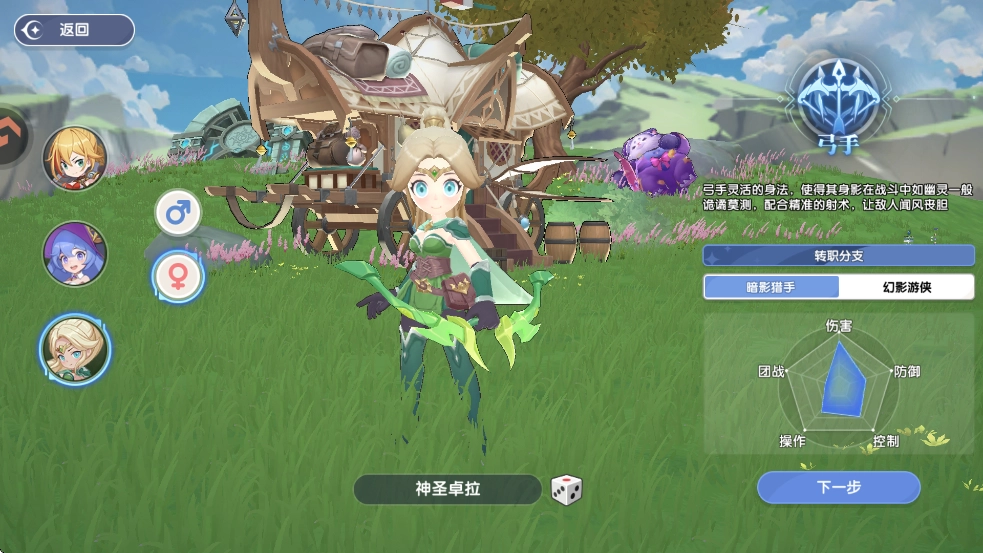Viewport: 983px width, 553px height.
Task: Proceed with the 下一步 button
Action: click(838, 487)
